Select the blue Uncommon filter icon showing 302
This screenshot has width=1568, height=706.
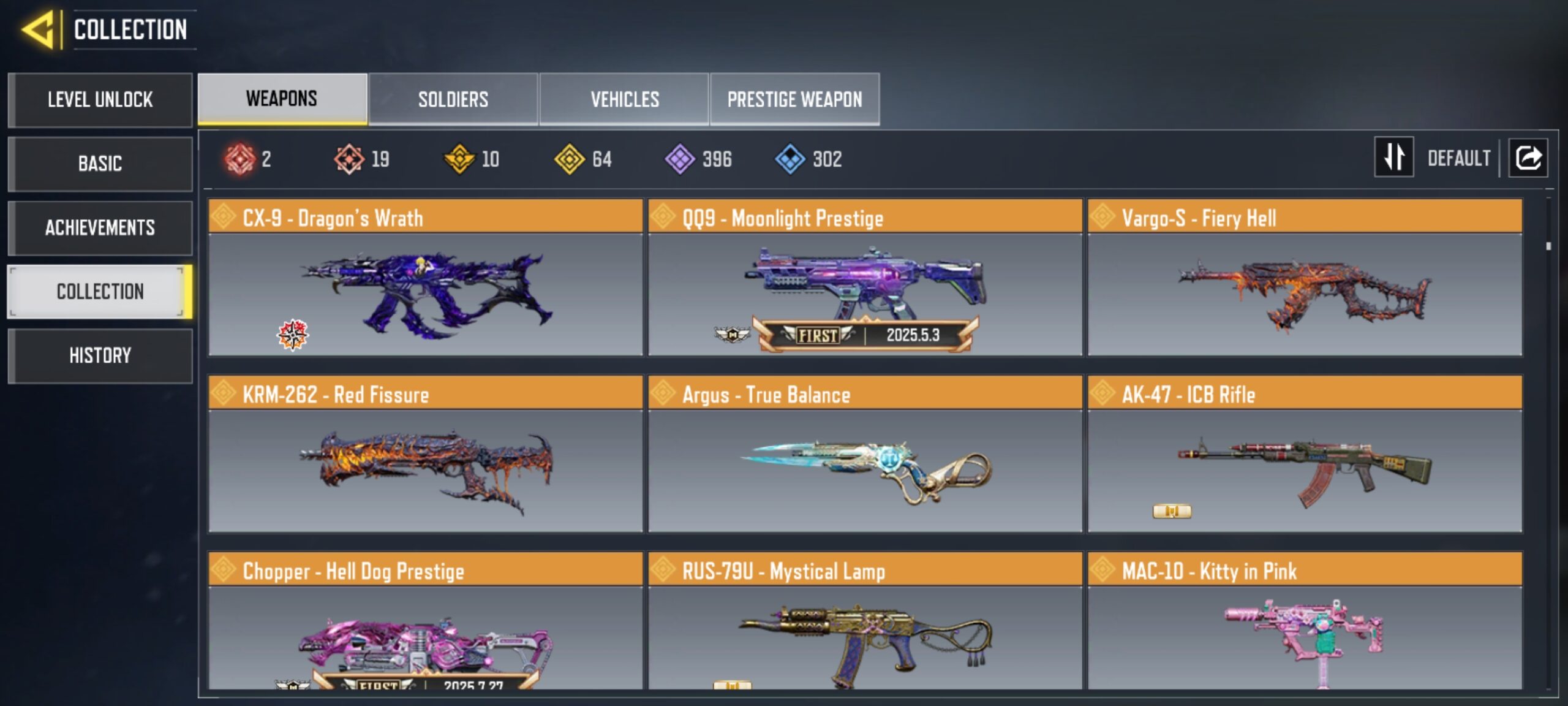(x=790, y=159)
